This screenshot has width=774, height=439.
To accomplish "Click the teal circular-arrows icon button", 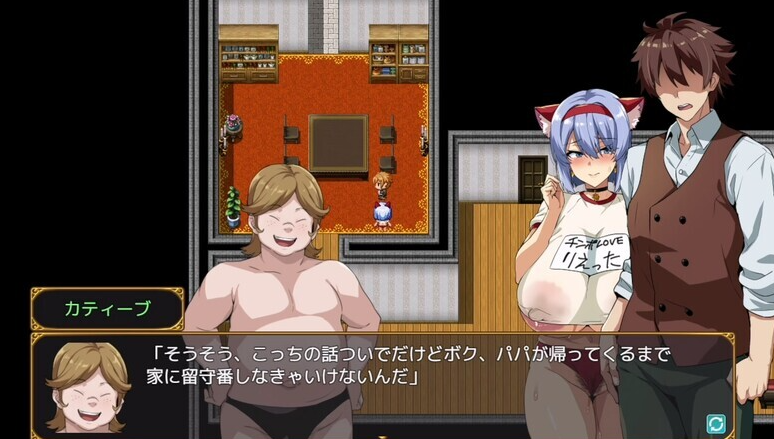I will 715,423.
